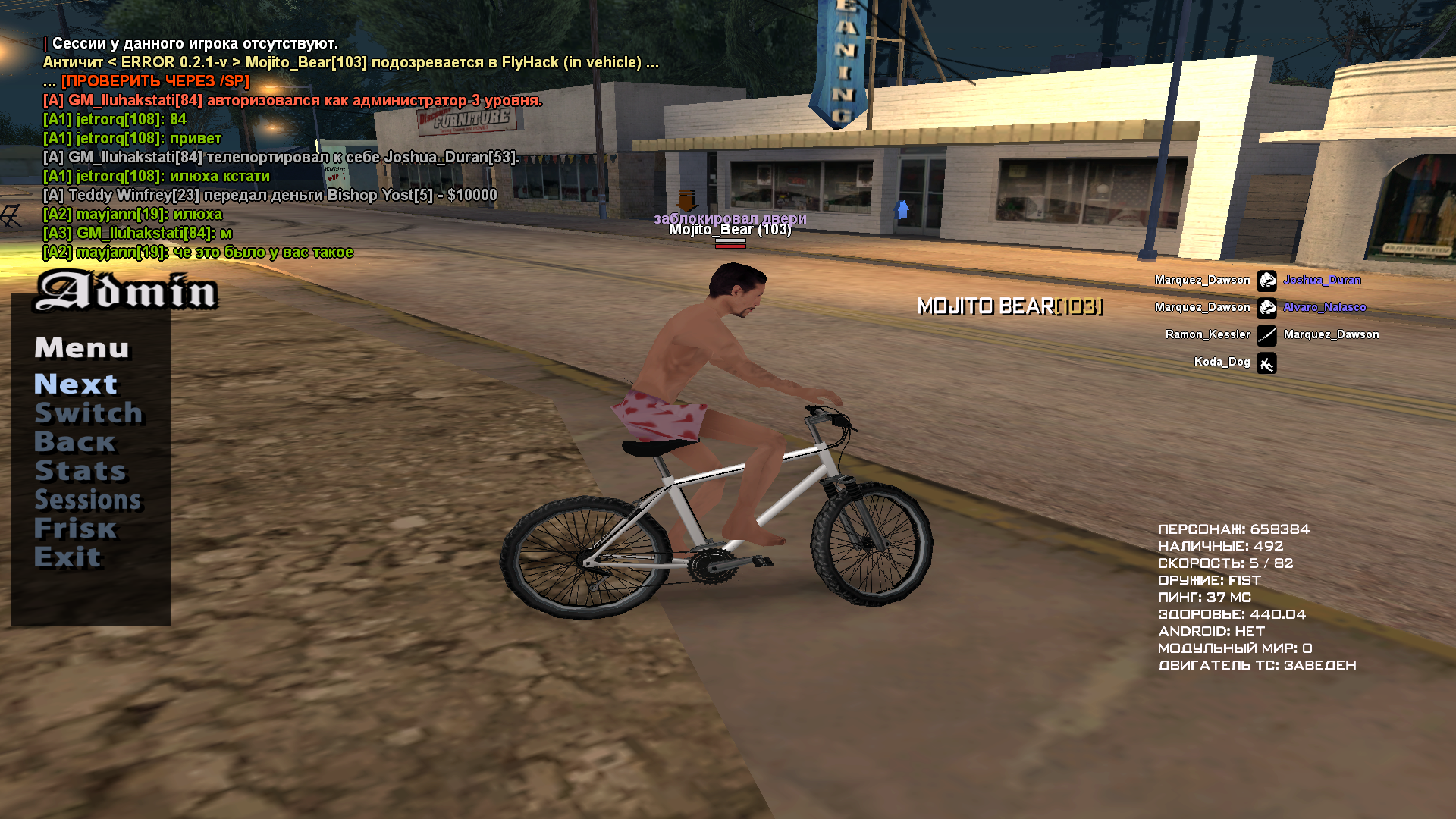This screenshot has height=819, width=1456.
Task: Go Back in the admin menu
Action: coord(74,441)
